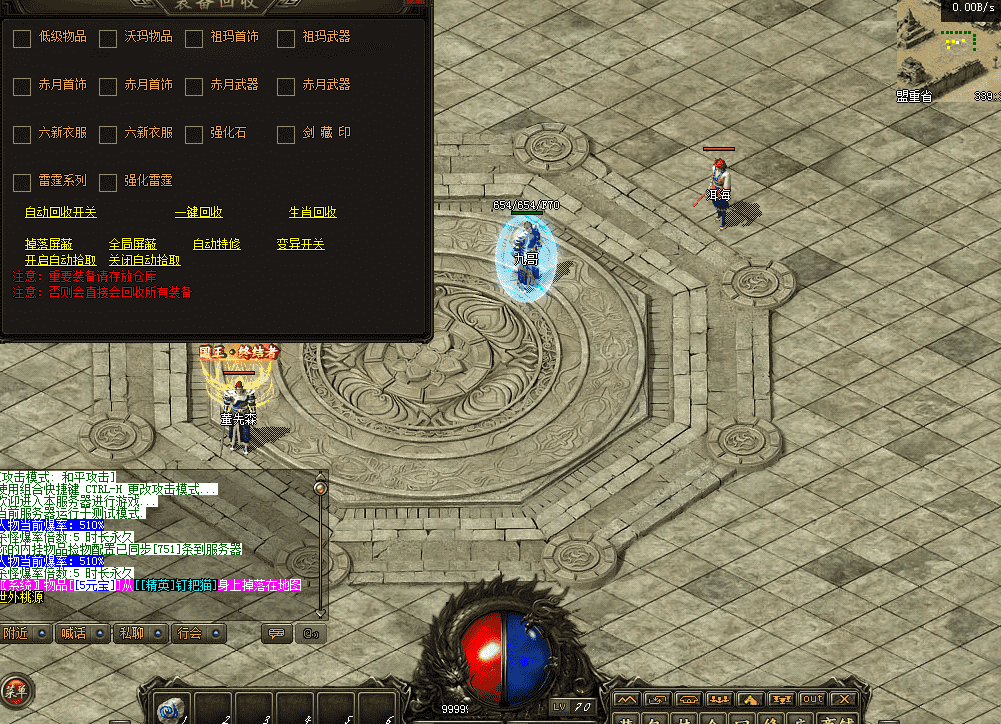The width and height of the screenshot is (1001, 724).
Task: Activate the 一键回收 link
Action: coord(198,213)
